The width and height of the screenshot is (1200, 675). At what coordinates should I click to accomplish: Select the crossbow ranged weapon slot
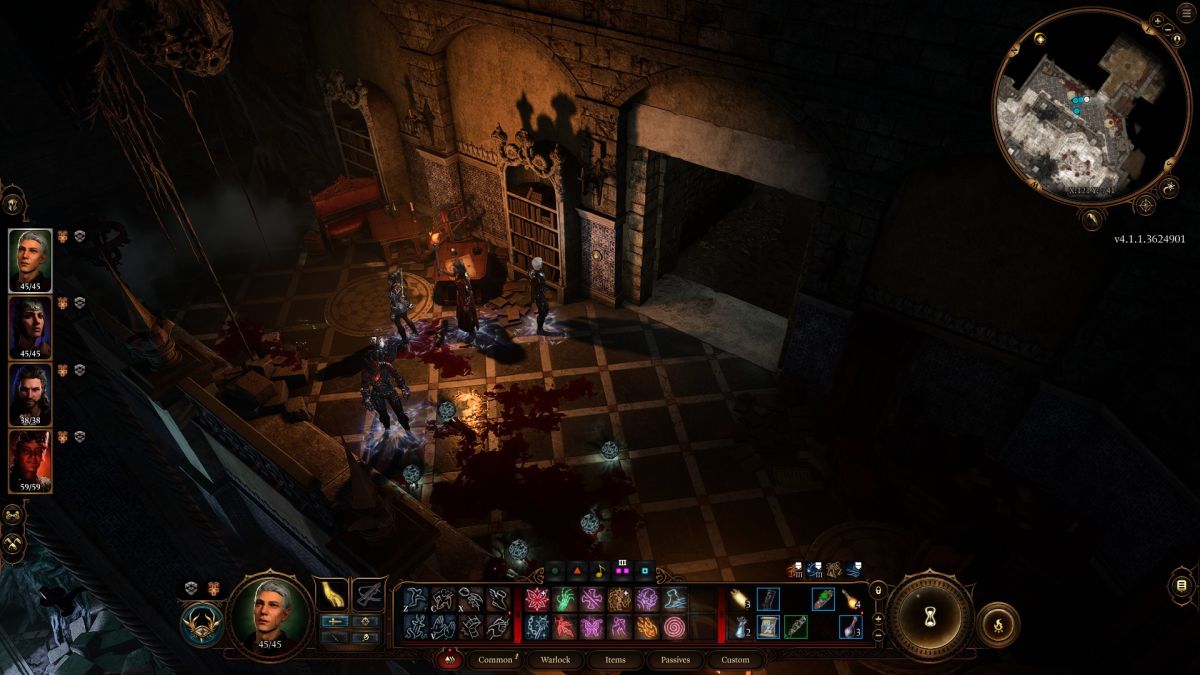point(369,595)
